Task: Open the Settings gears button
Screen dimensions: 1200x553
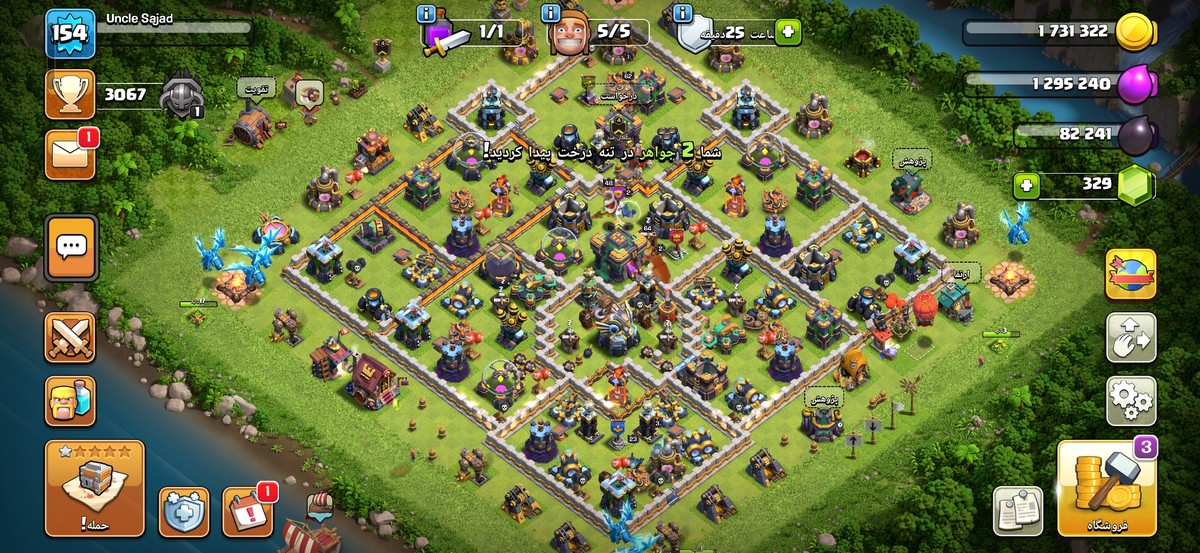Action: (1130, 400)
